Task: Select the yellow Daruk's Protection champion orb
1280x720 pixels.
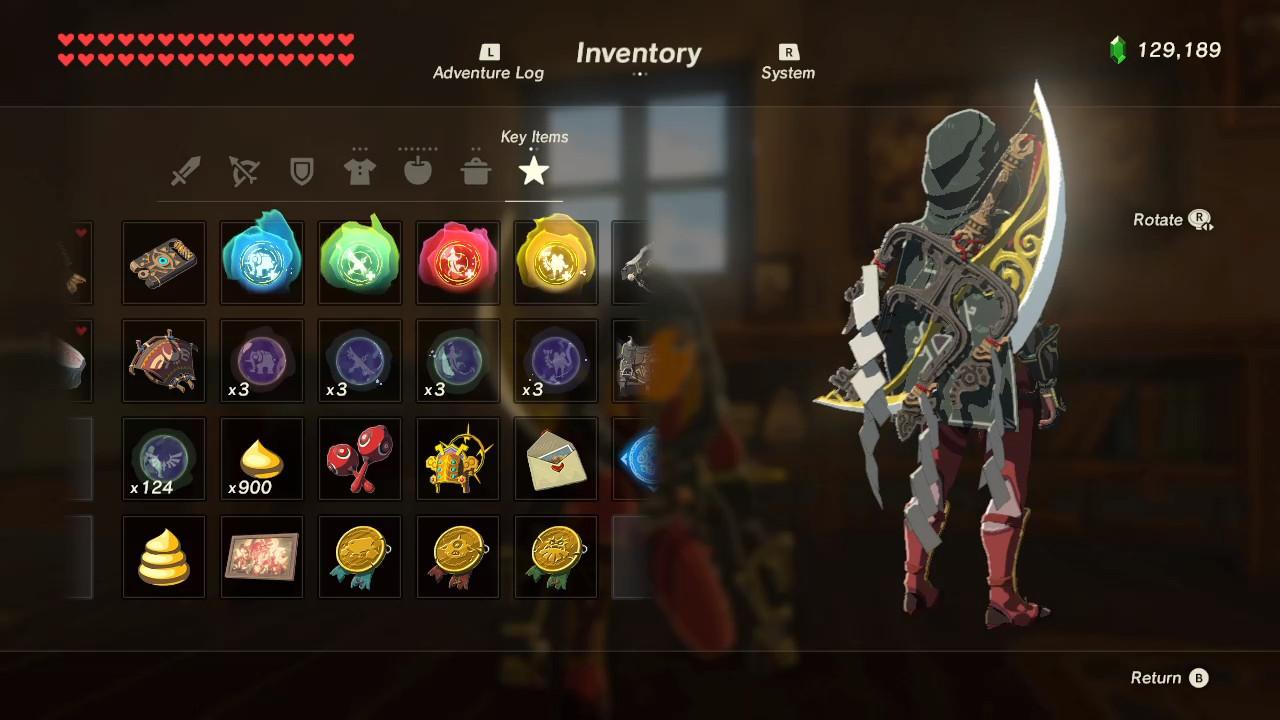Action: coord(555,262)
